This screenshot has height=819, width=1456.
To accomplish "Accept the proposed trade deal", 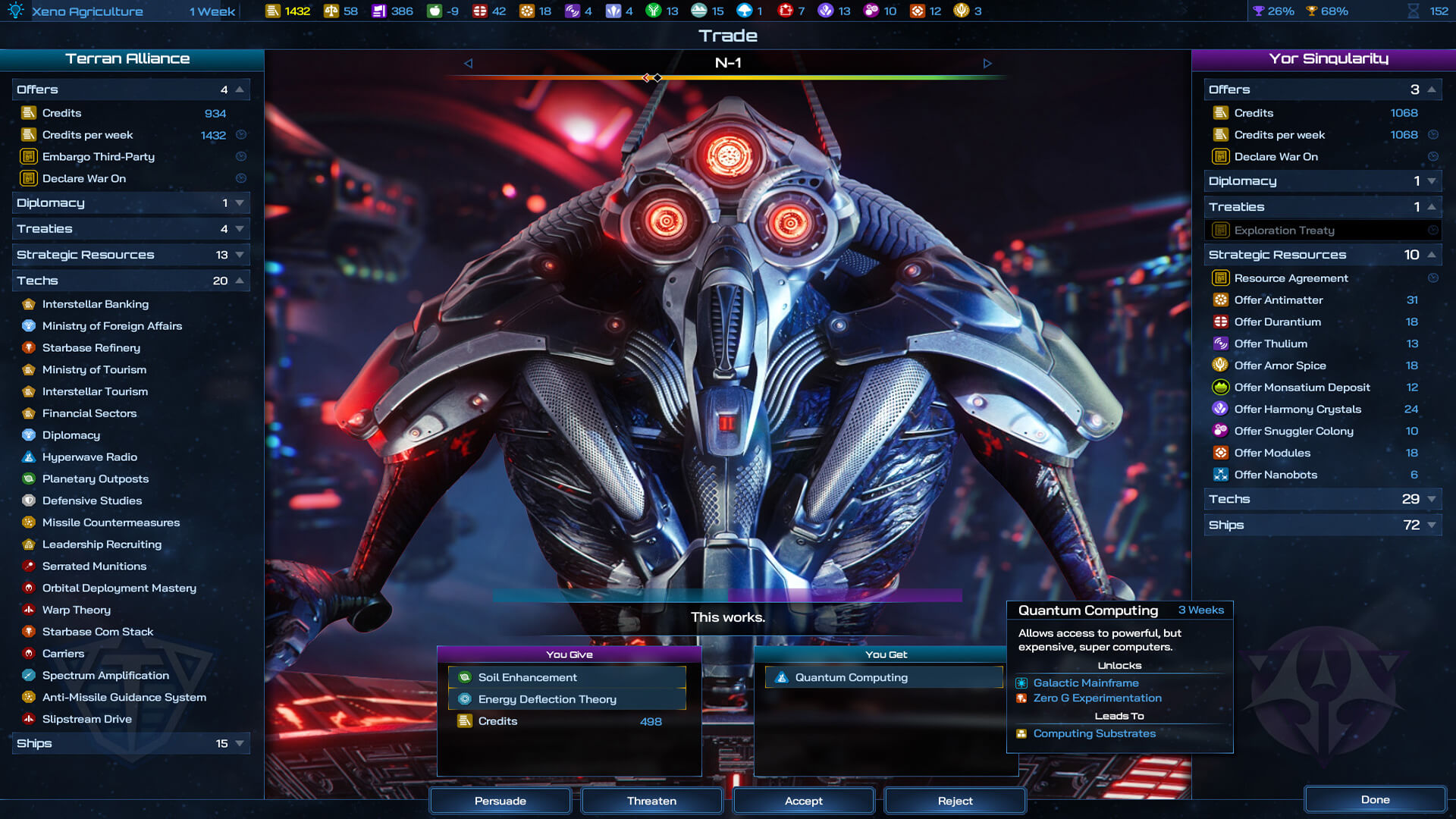I will (803, 801).
